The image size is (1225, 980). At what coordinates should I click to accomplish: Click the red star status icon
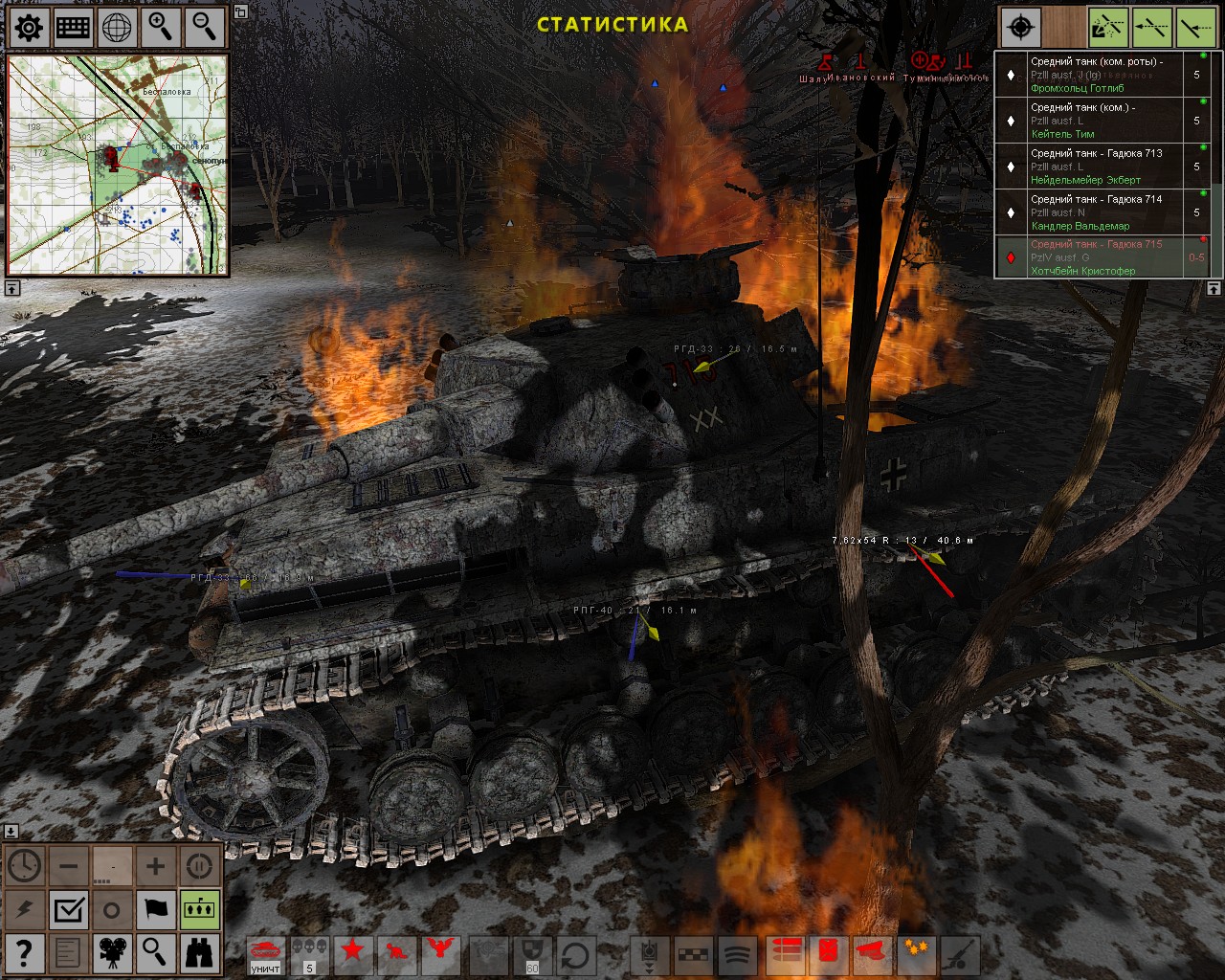[x=353, y=953]
